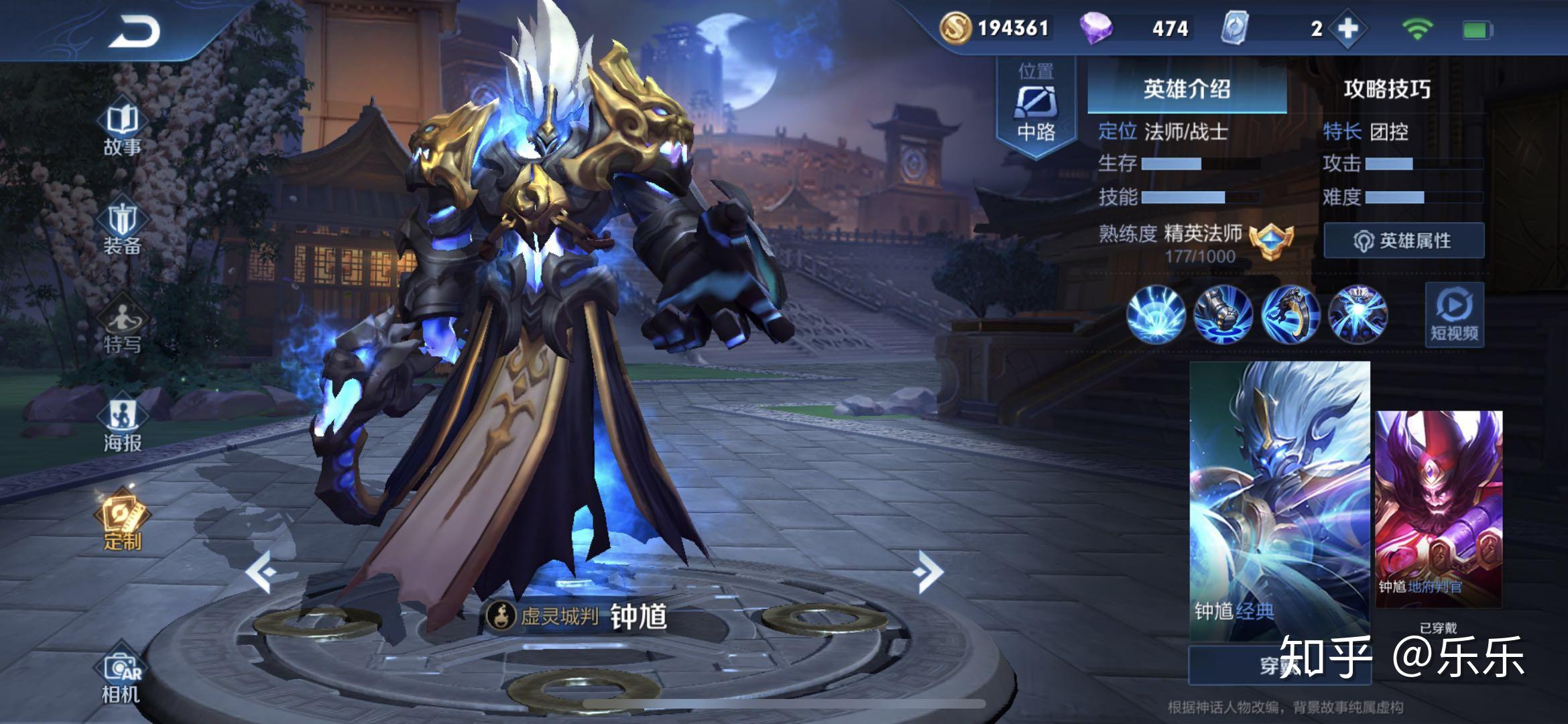Launch the AR 相机 camera
Image resolution: width=1568 pixels, height=724 pixels.
tap(121, 677)
